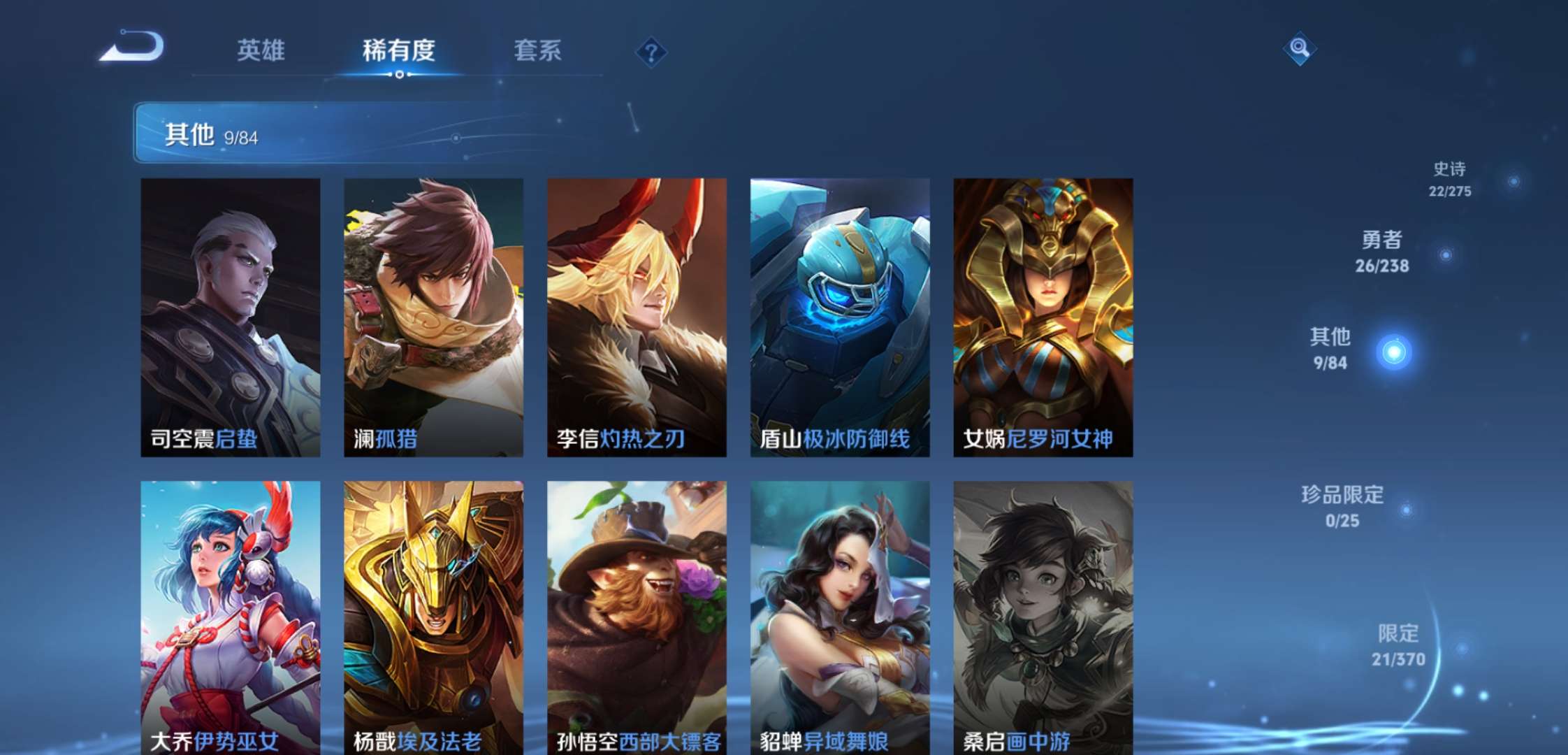Open the search magnifier icon
This screenshot has height=755, width=1568.
pos(1300,49)
